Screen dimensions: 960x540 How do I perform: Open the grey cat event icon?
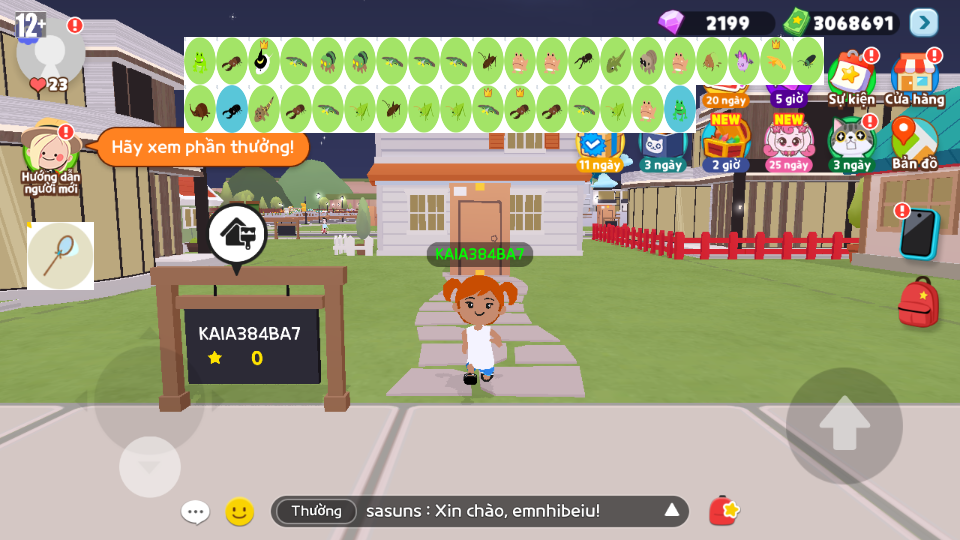pyautogui.click(x=851, y=142)
